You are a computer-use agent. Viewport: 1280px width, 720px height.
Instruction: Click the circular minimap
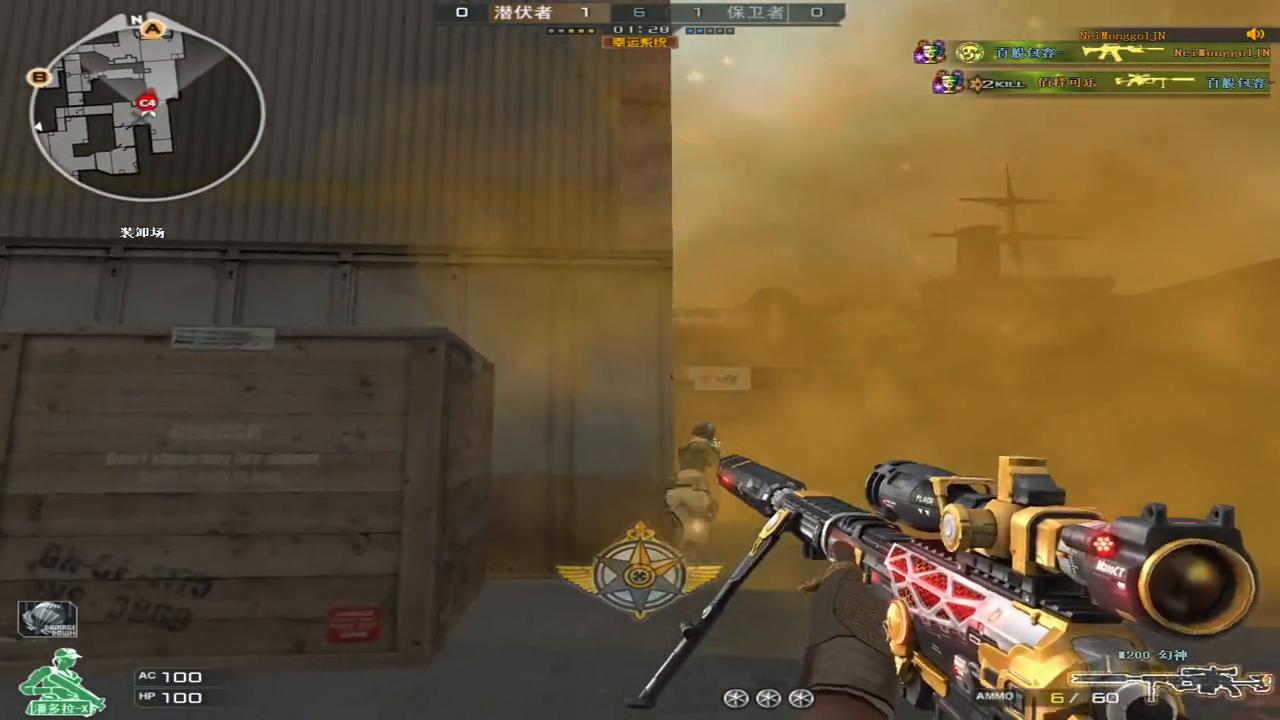coord(147,108)
